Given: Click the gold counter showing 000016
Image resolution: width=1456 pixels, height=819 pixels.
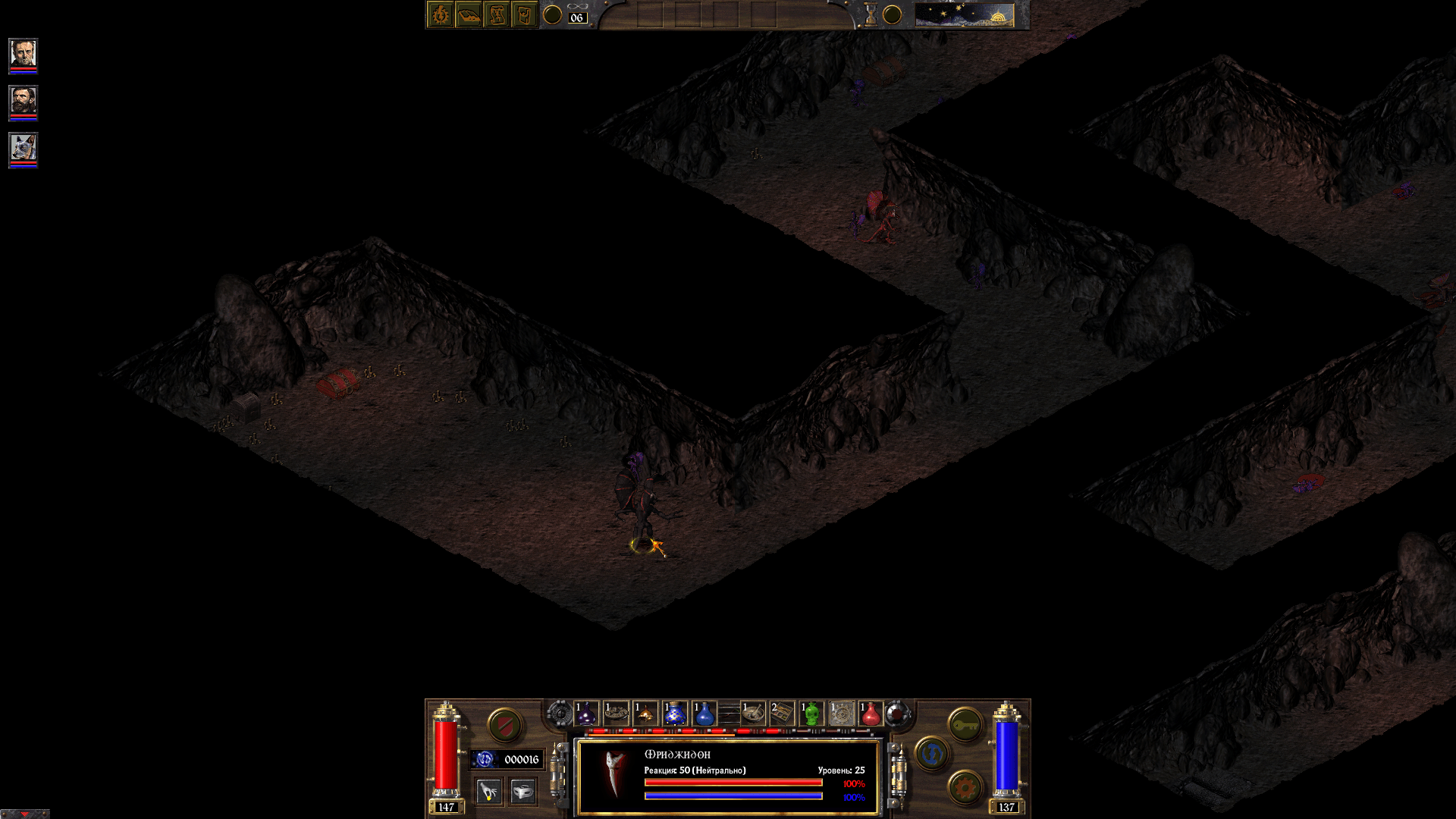Looking at the screenshot, I should [x=522, y=759].
